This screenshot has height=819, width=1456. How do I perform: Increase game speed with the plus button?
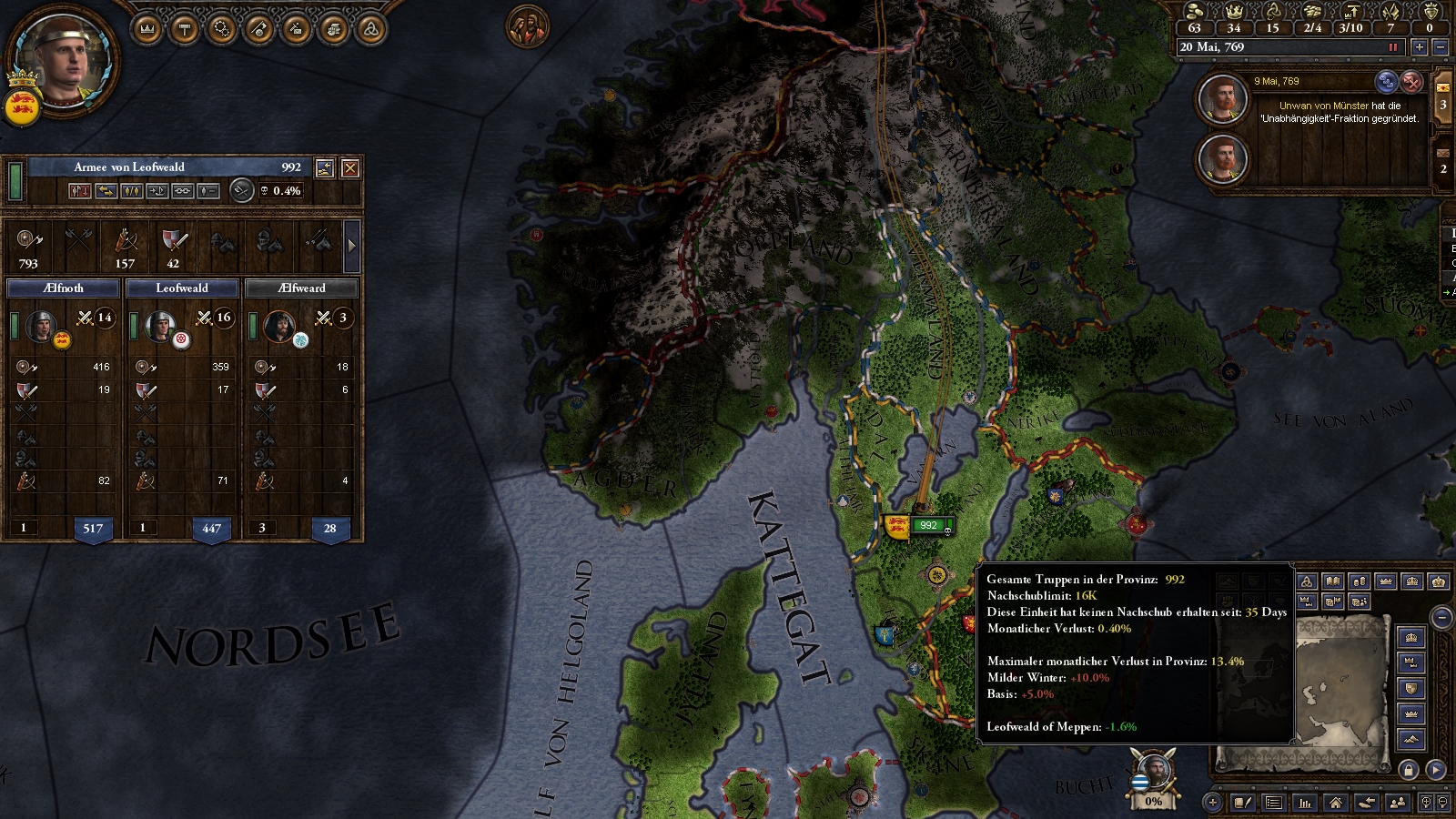[x=1419, y=47]
